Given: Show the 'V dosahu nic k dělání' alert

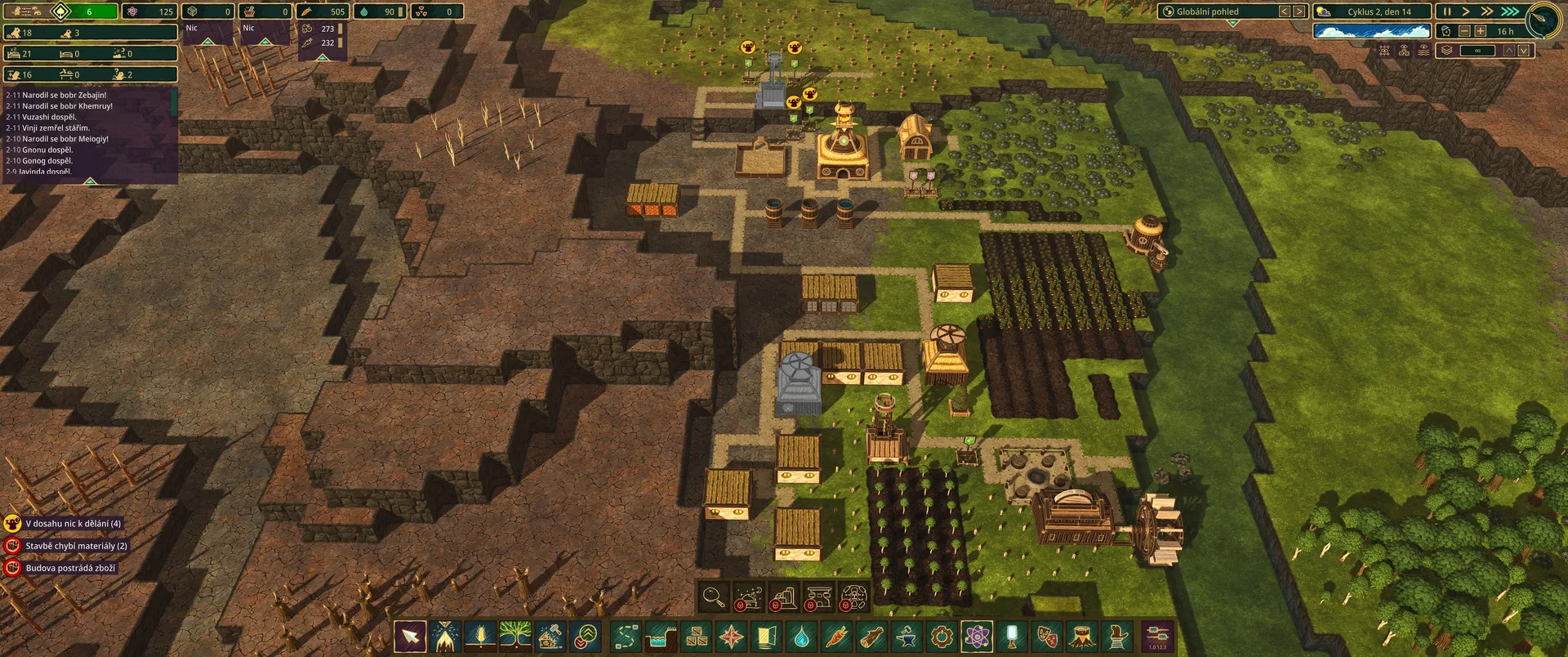Looking at the screenshot, I should pyautogui.click(x=65, y=524).
